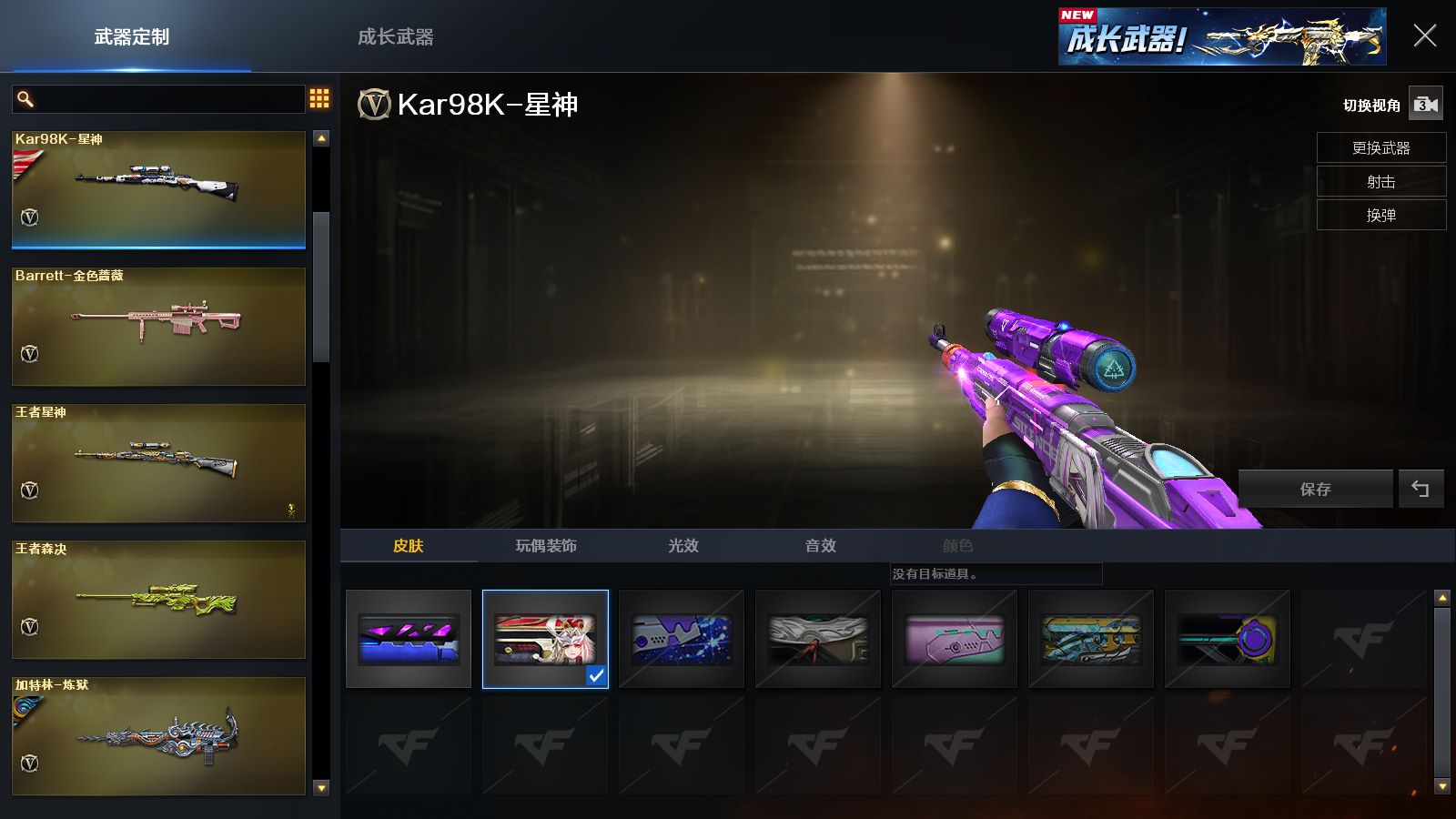Preview firing with the 射击 button
This screenshot has width=1456, height=819.
coord(1380,182)
